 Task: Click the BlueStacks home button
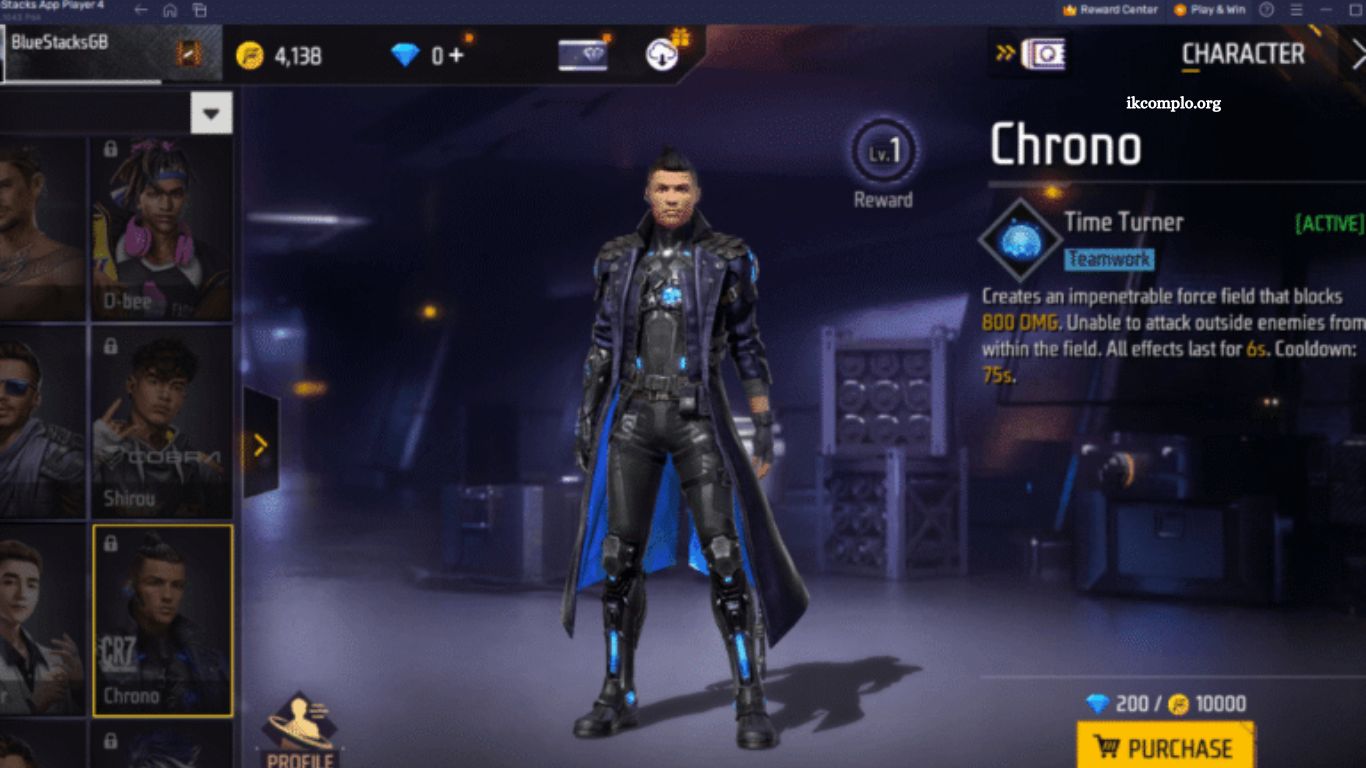(170, 10)
